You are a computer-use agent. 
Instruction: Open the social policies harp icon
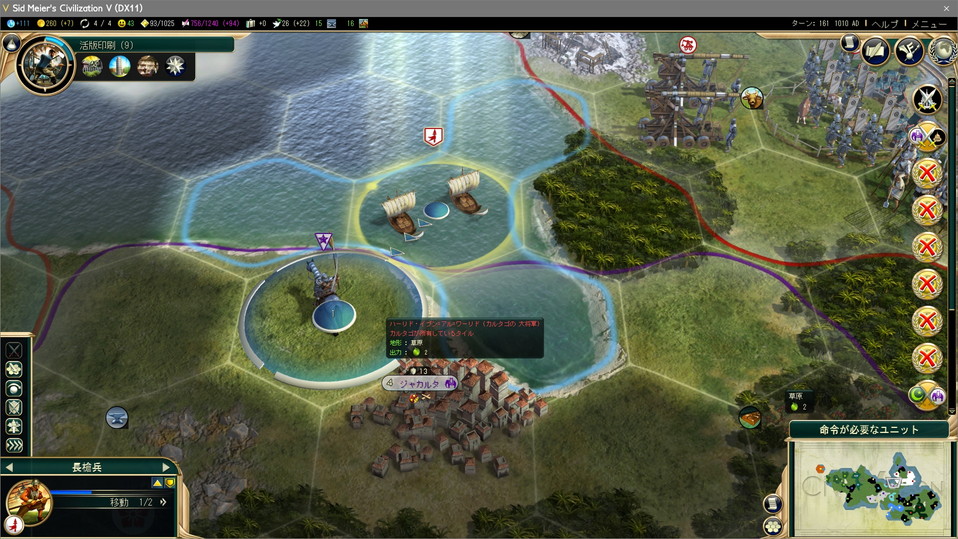(909, 52)
